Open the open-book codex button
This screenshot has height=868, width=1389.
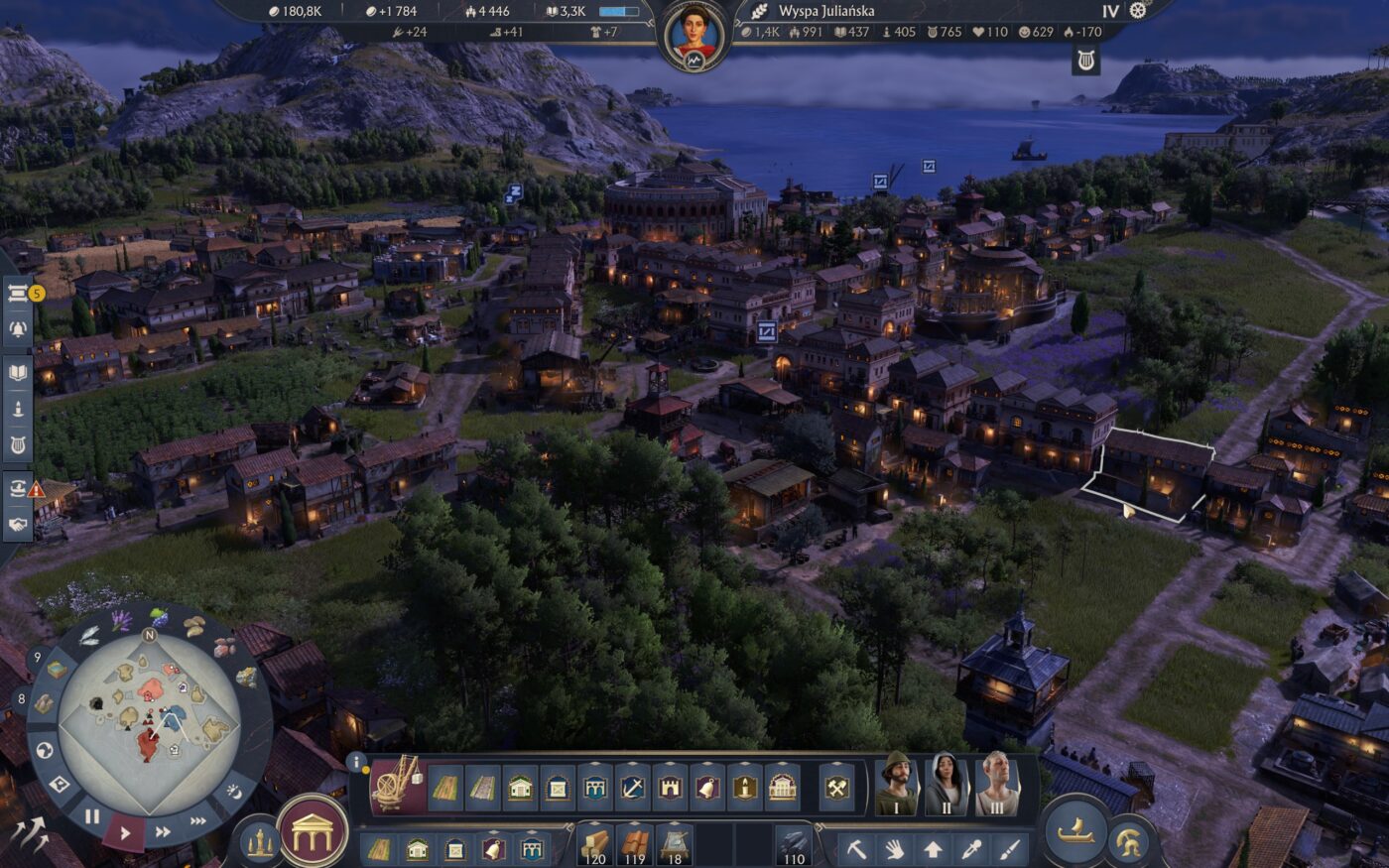(19, 373)
